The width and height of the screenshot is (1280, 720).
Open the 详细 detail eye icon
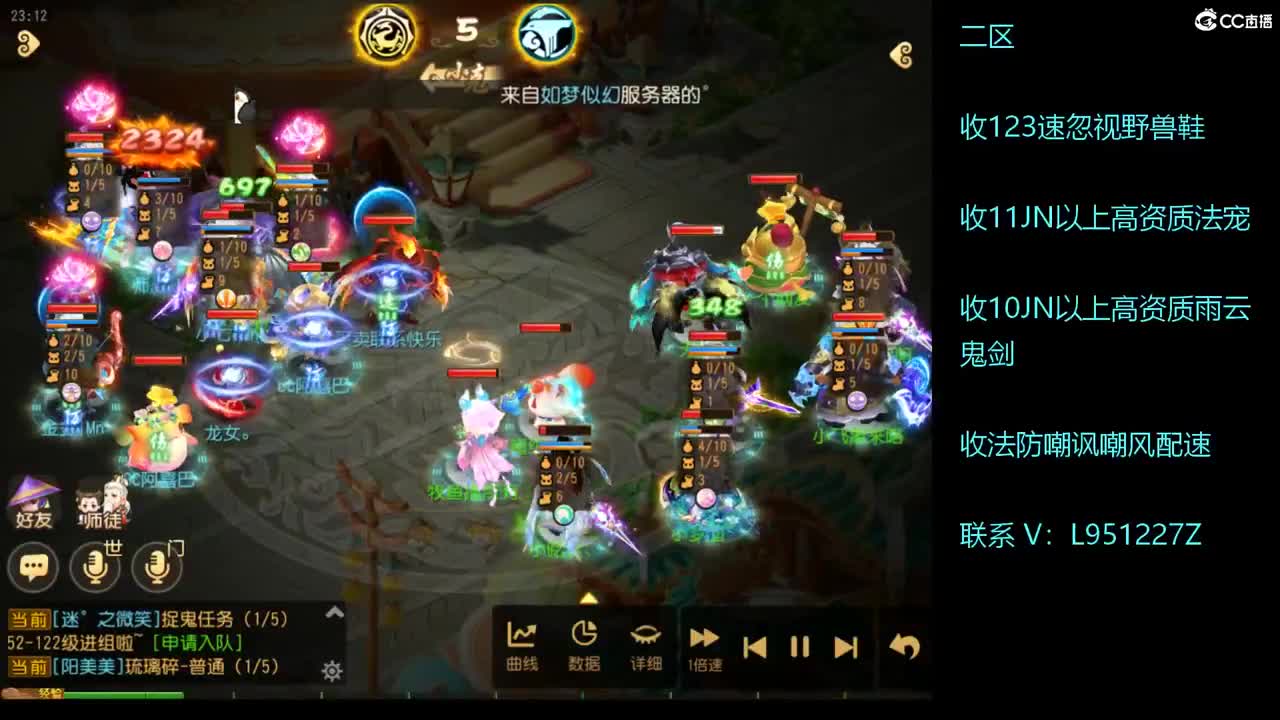click(645, 634)
